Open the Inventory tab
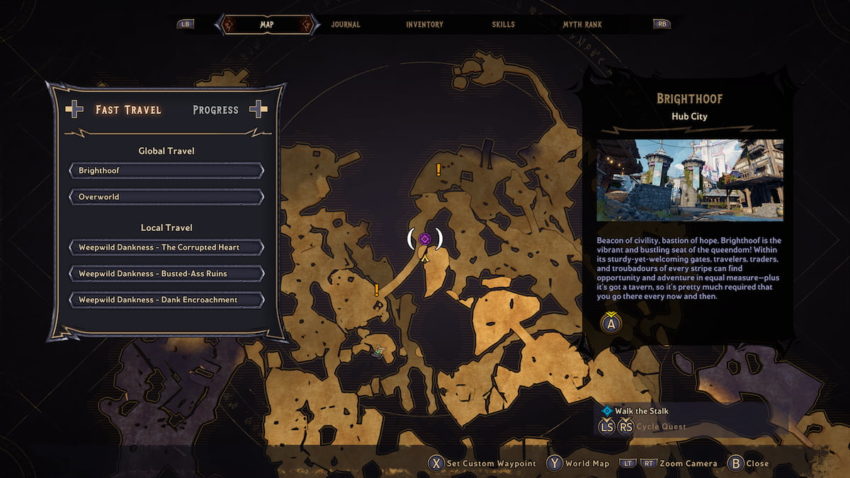This screenshot has width=850, height=478. [424, 25]
